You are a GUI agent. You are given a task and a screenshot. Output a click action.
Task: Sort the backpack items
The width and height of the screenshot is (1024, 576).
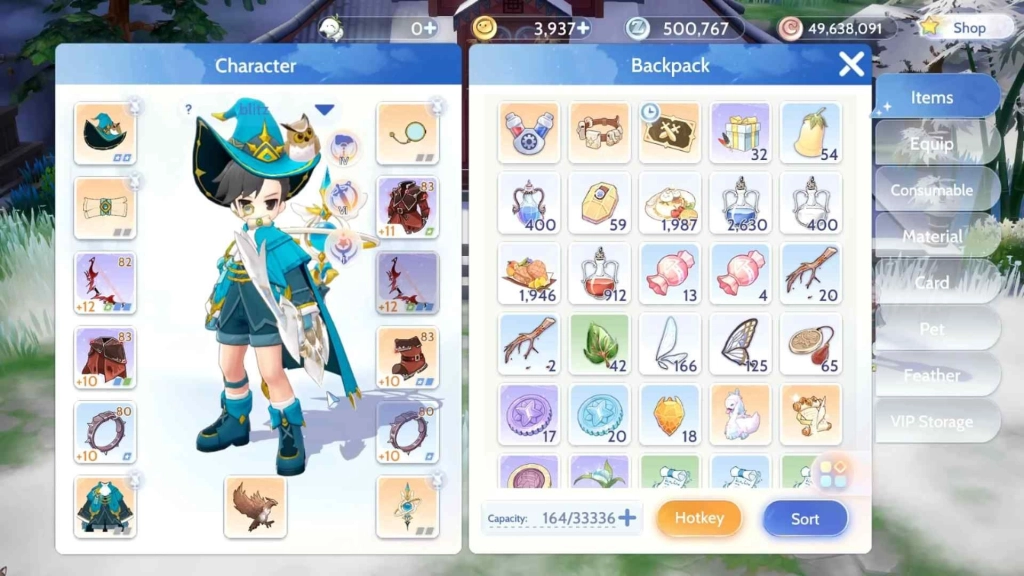805,518
